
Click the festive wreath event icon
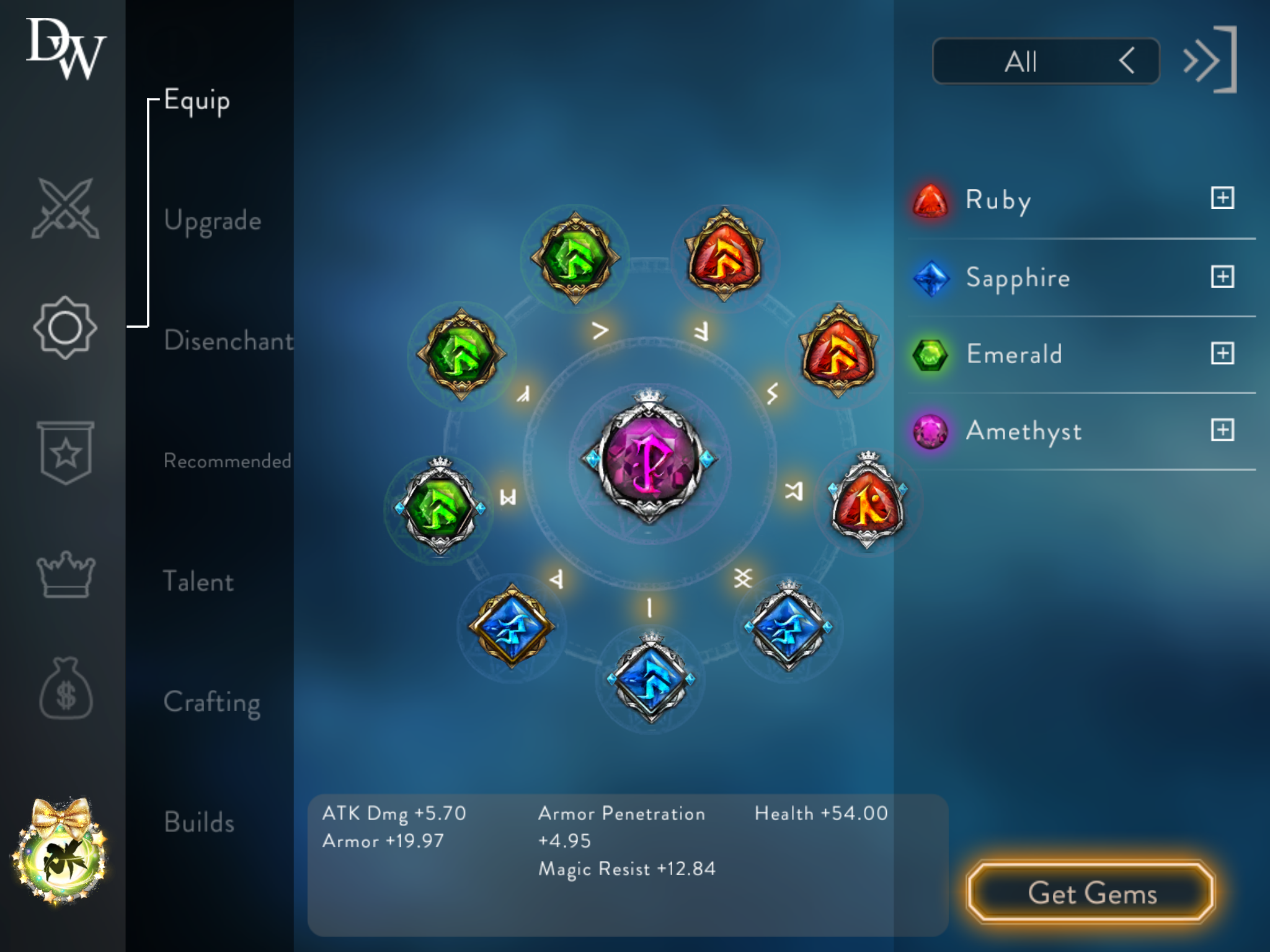tap(60, 853)
